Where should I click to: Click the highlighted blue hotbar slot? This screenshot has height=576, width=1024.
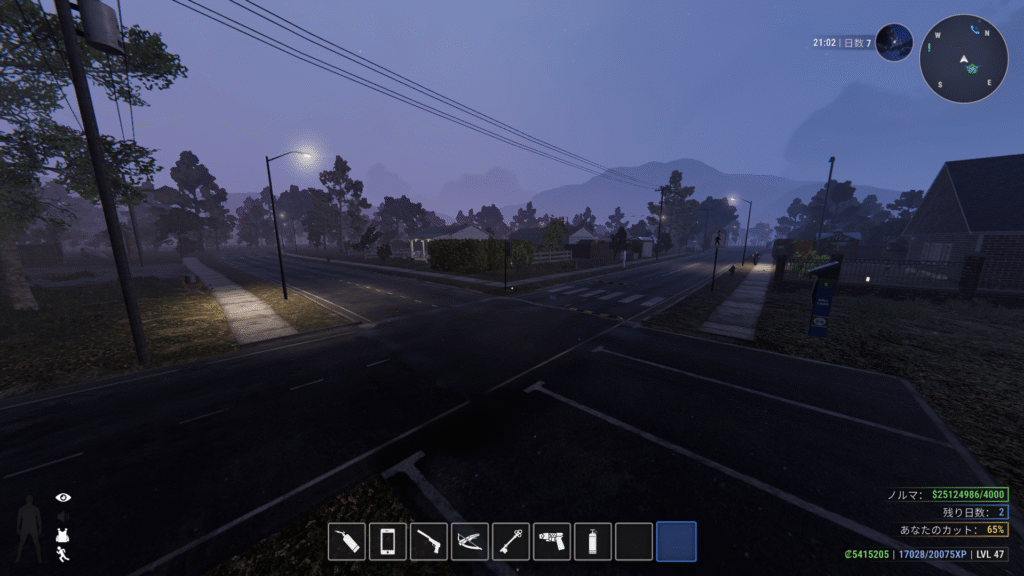(676, 541)
